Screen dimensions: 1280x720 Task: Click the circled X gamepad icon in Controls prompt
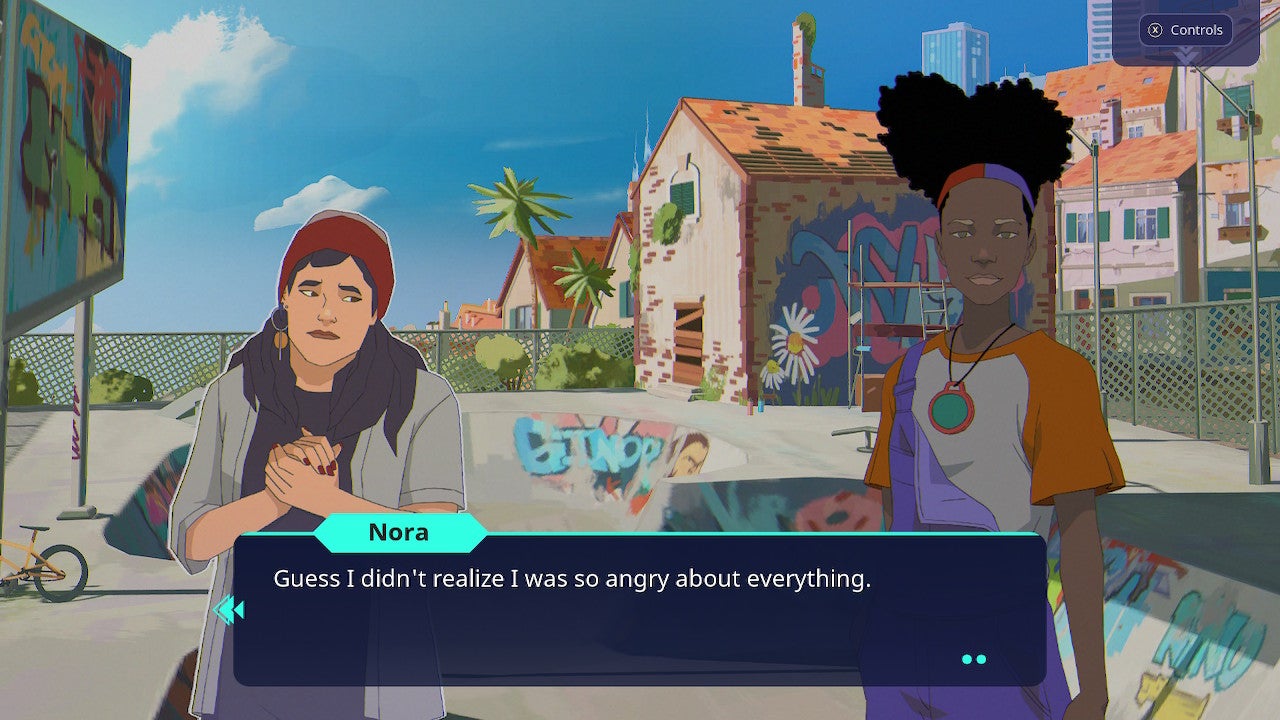pyautogui.click(x=1155, y=29)
